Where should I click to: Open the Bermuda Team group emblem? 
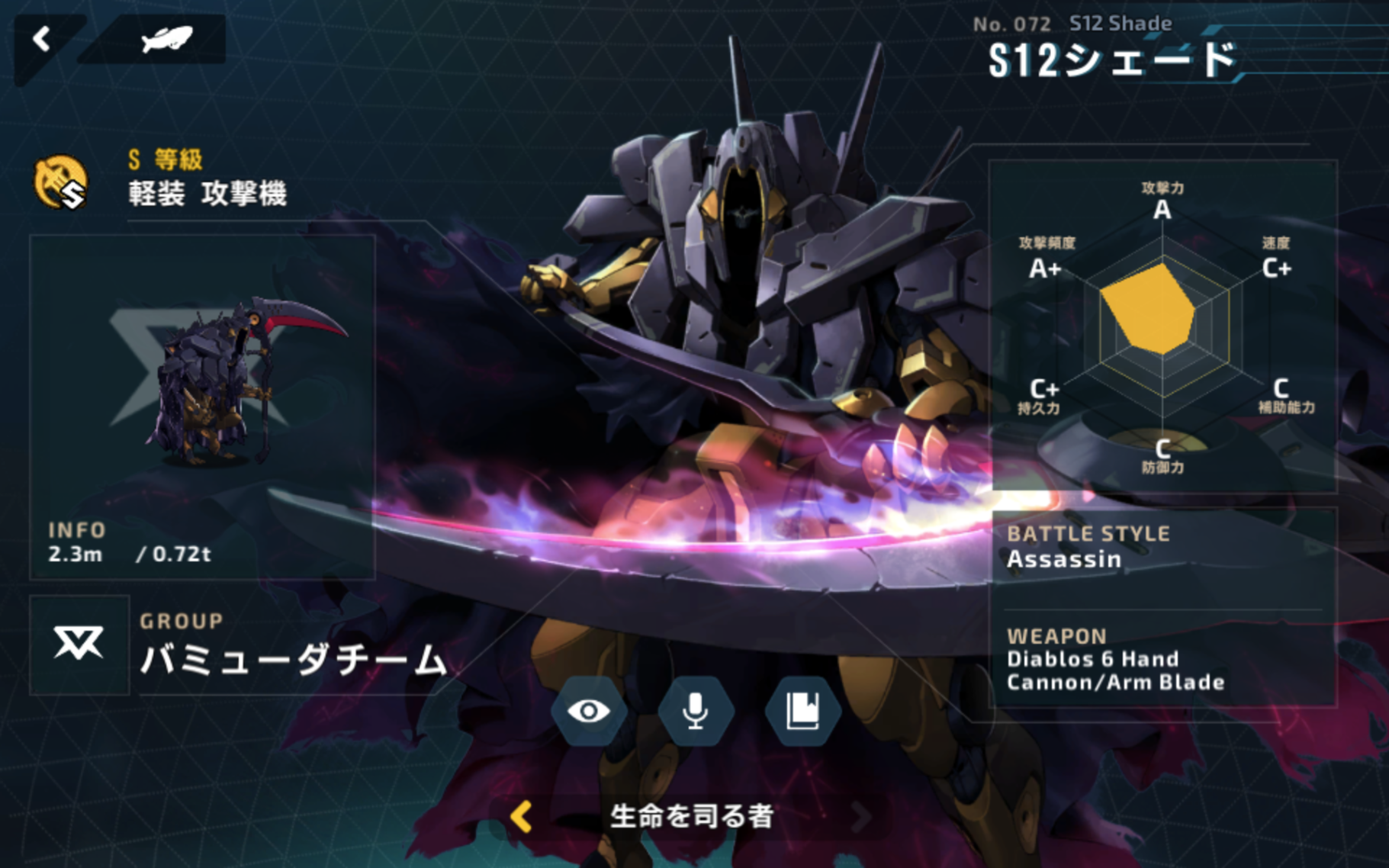click(79, 645)
